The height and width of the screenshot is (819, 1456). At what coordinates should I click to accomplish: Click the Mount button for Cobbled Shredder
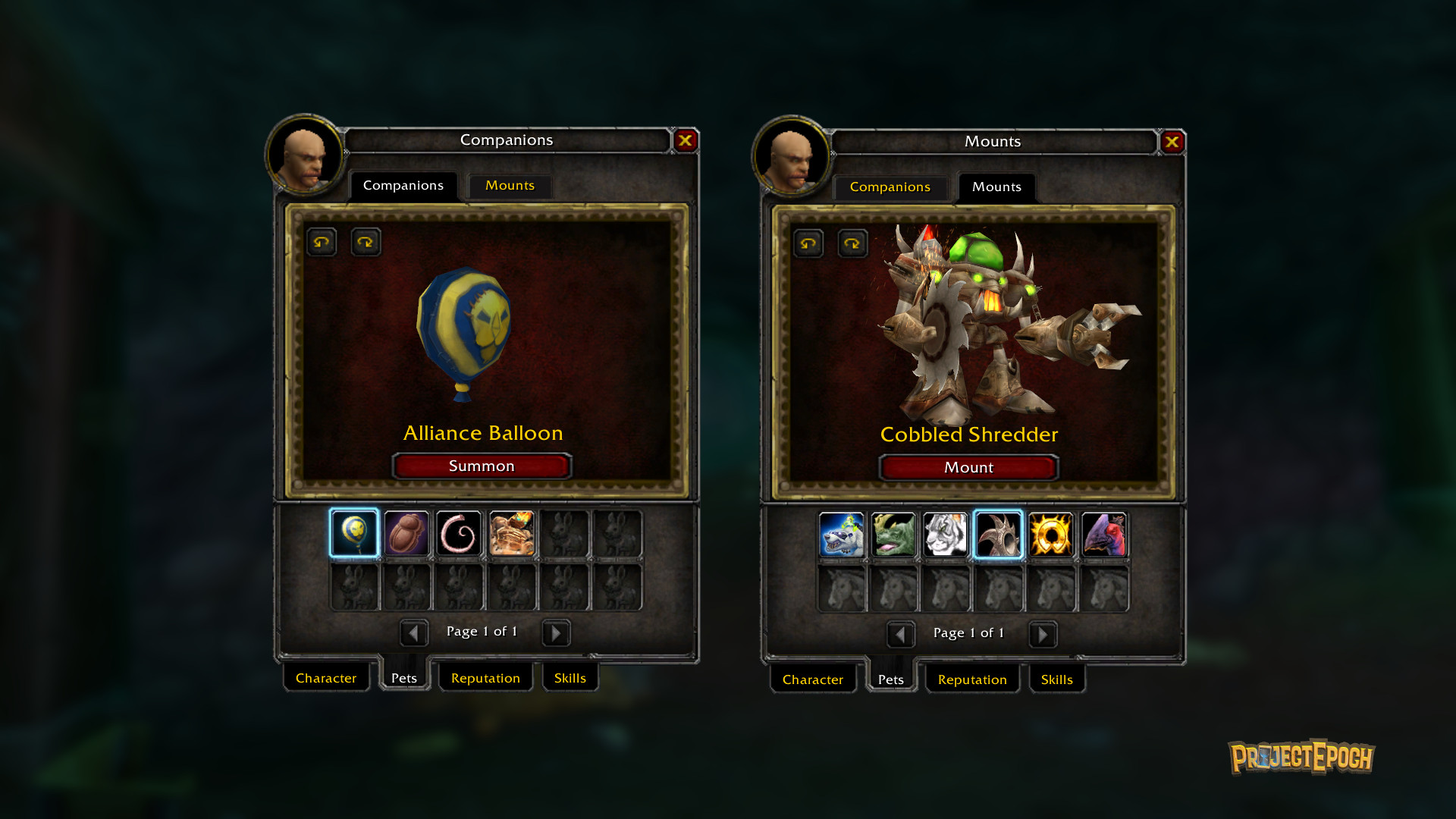[x=968, y=468]
